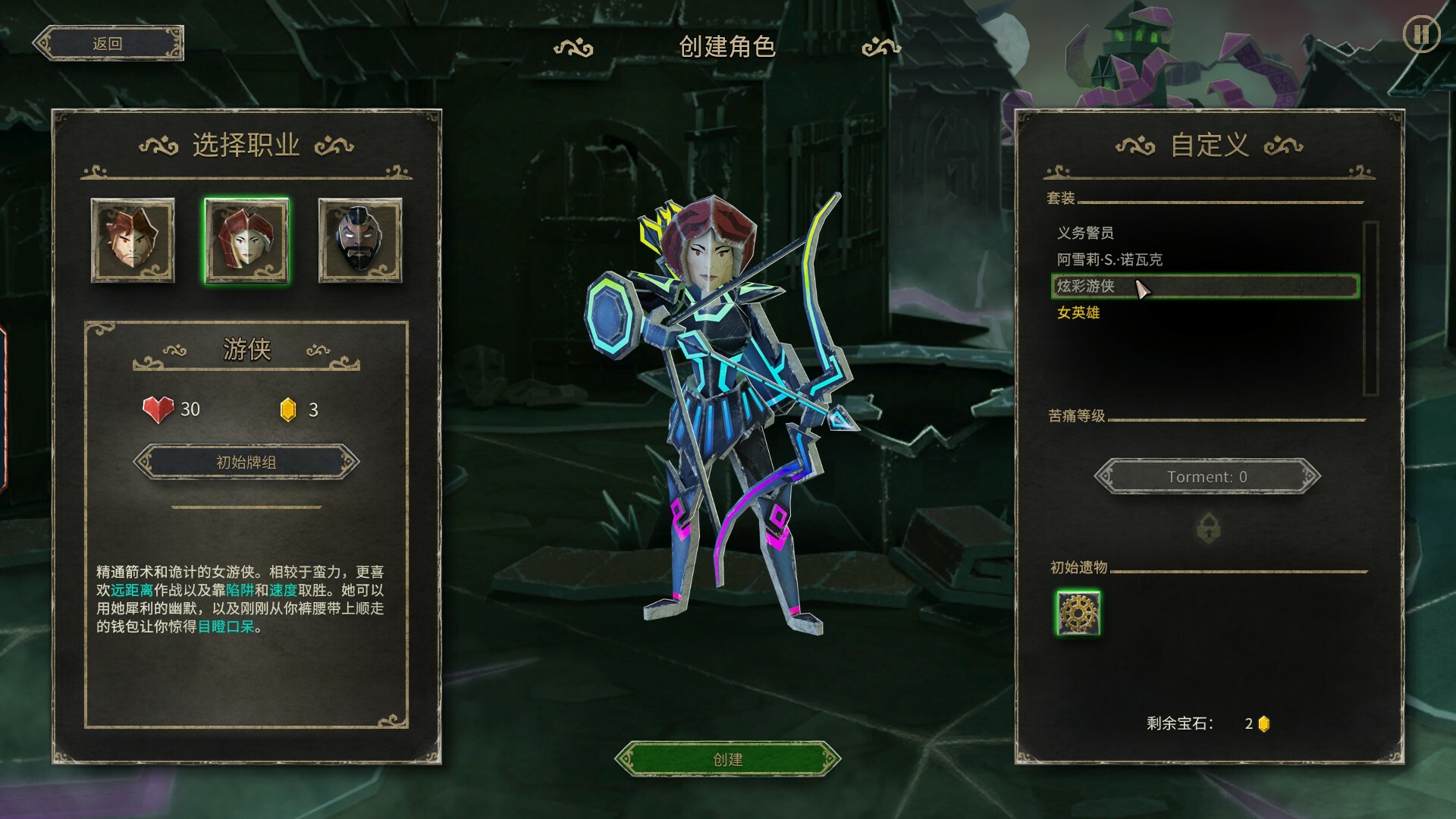The height and width of the screenshot is (819, 1456).
Task: Select the 义务警员 outfit option
Action: [1084, 234]
